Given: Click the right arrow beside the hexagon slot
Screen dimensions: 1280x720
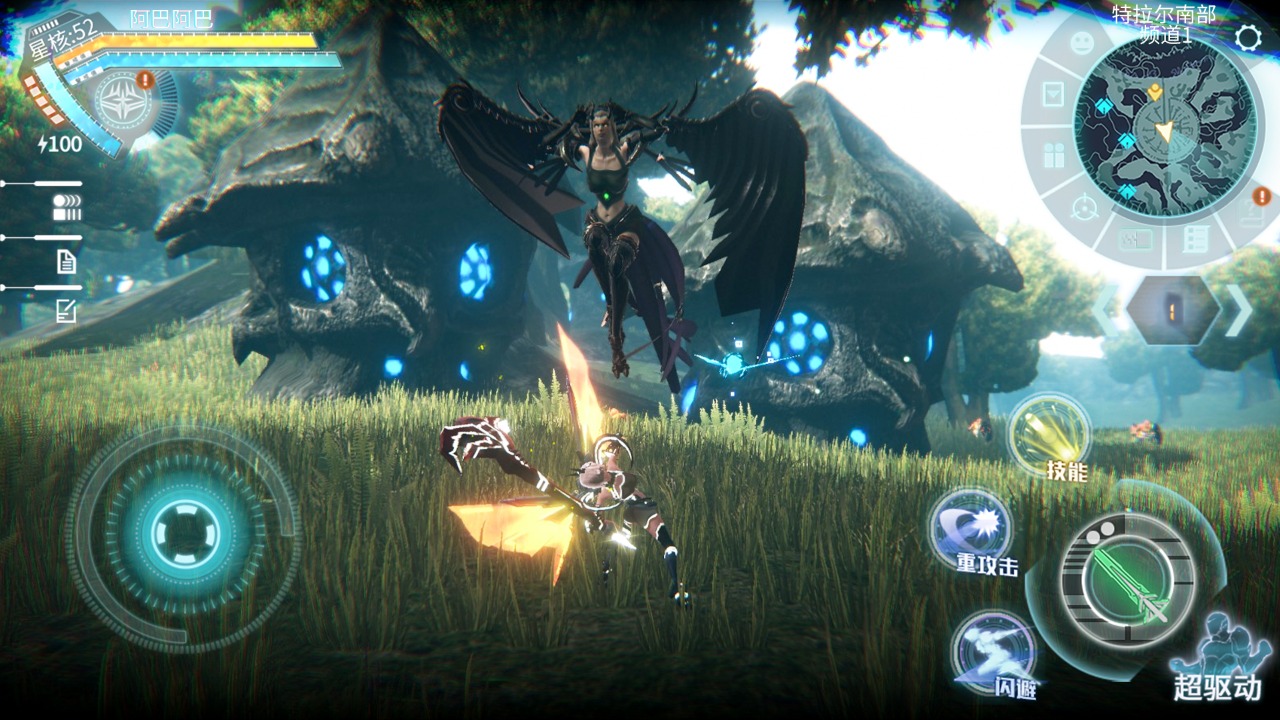Looking at the screenshot, I should tap(1238, 310).
